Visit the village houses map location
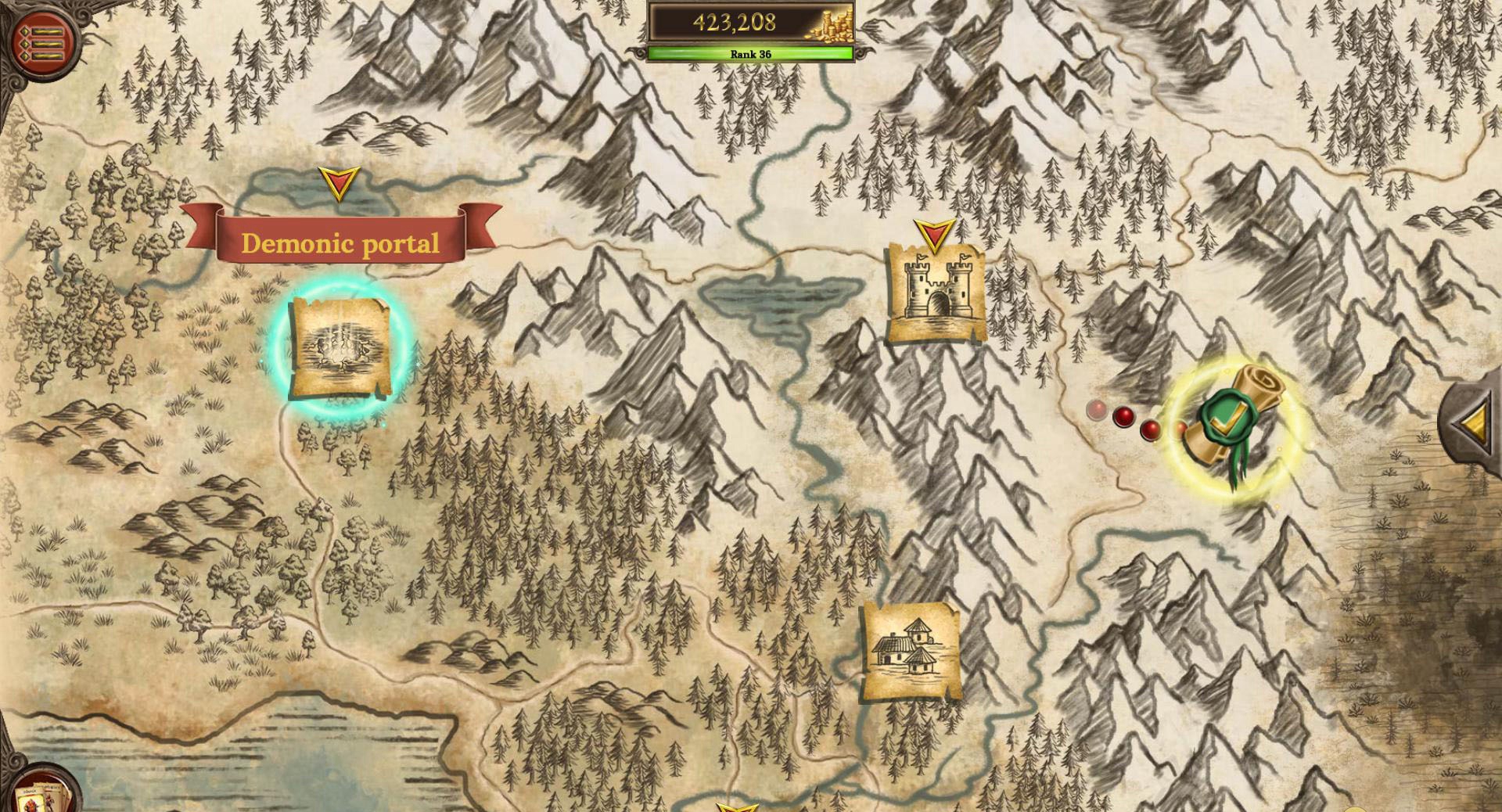1502x812 pixels. click(911, 652)
